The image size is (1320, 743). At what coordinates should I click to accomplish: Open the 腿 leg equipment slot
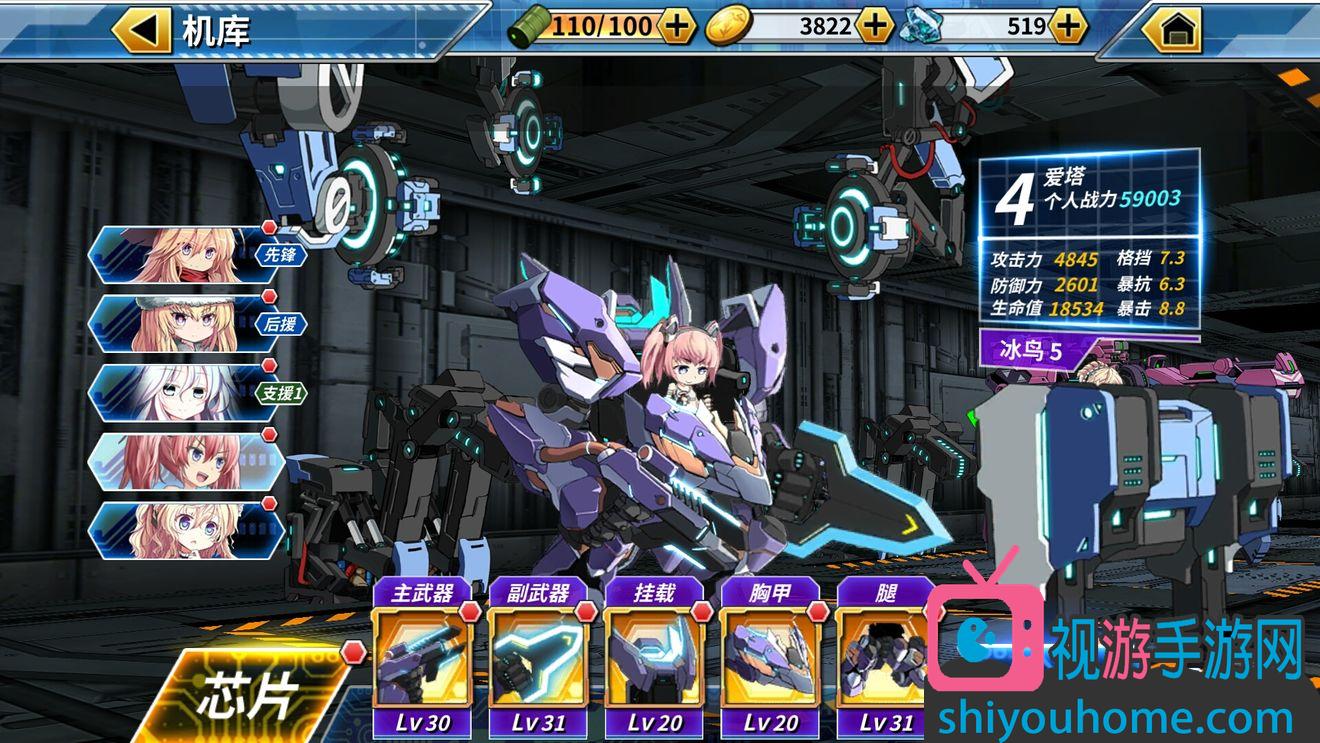click(x=885, y=658)
